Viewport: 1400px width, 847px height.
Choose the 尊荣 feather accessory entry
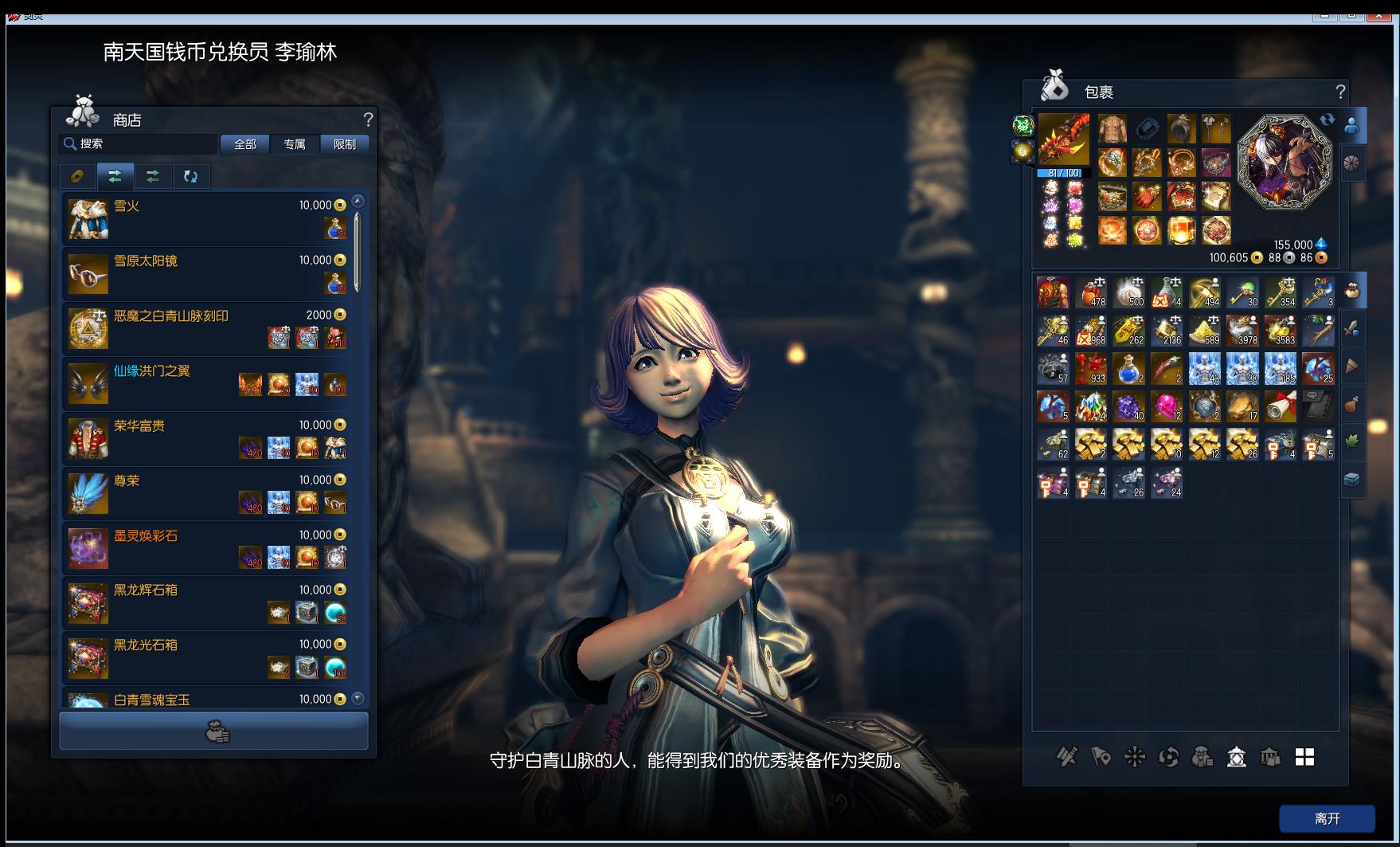click(x=207, y=493)
